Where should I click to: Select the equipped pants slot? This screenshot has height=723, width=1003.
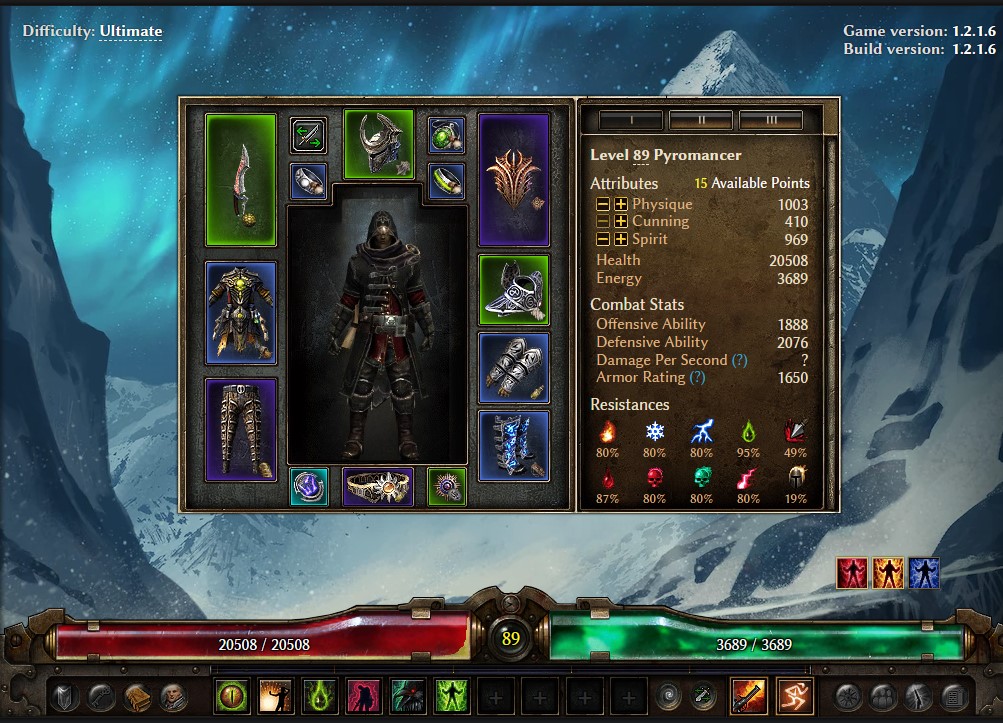241,429
